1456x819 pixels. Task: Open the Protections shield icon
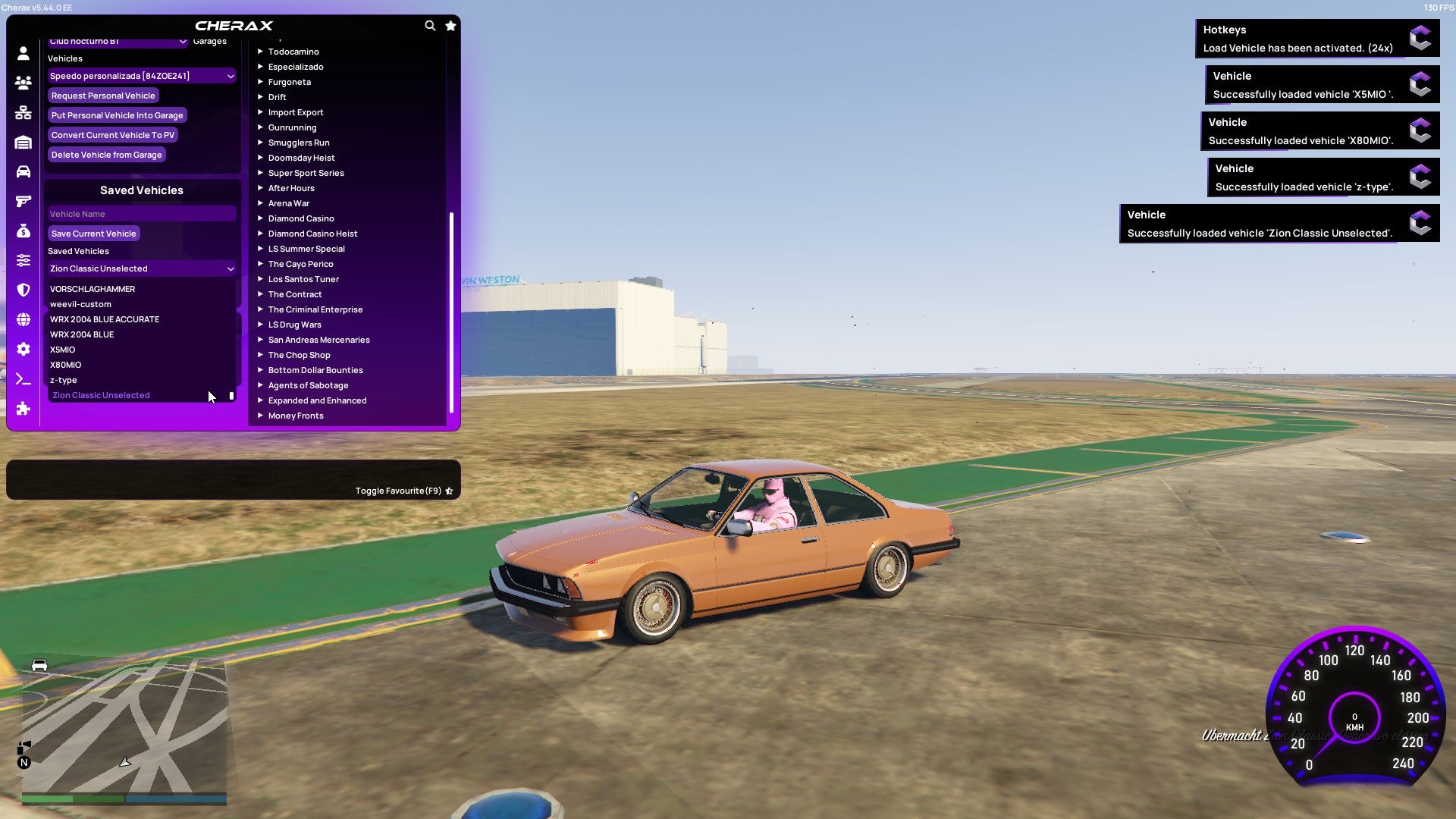[23, 289]
